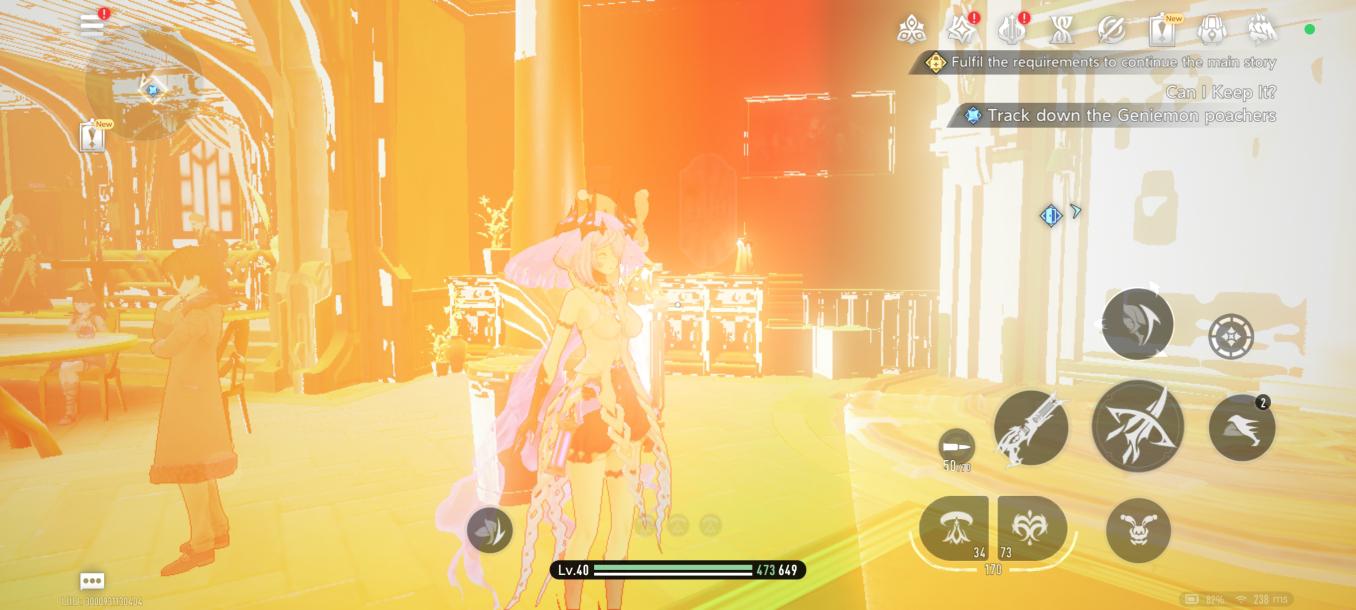Tap the bullet ammo reload button
This screenshot has height=610, width=1356.
click(x=957, y=446)
